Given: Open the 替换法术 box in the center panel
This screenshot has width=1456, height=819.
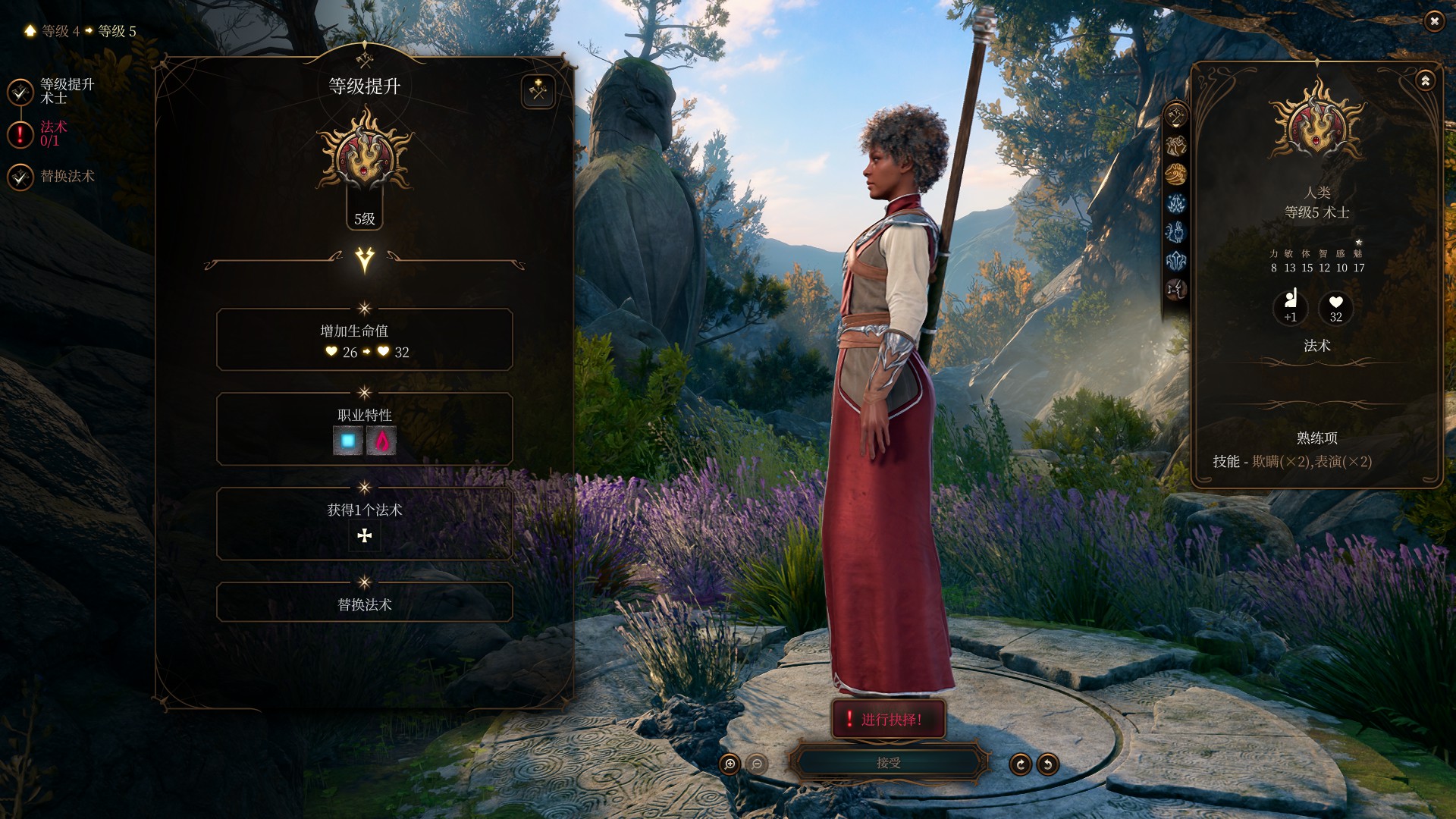Looking at the screenshot, I should [365, 603].
